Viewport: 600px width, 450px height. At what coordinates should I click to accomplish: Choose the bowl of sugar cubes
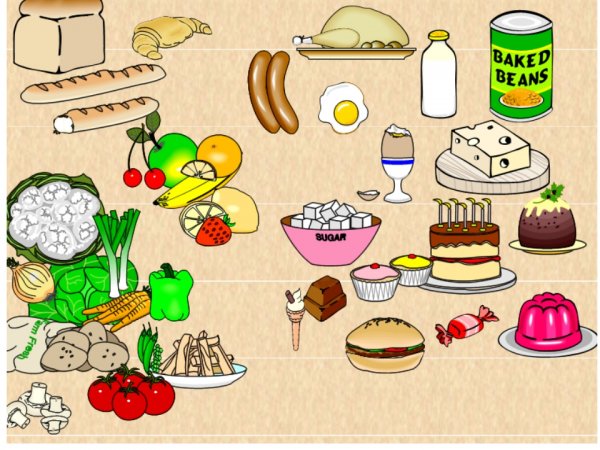pos(330,236)
